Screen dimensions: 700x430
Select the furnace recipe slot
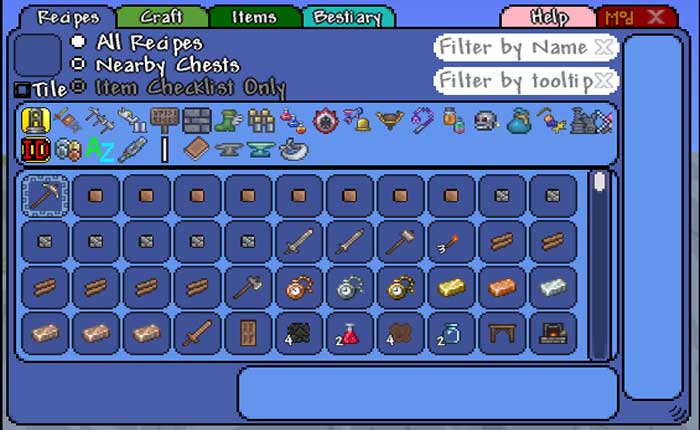tap(553, 333)
